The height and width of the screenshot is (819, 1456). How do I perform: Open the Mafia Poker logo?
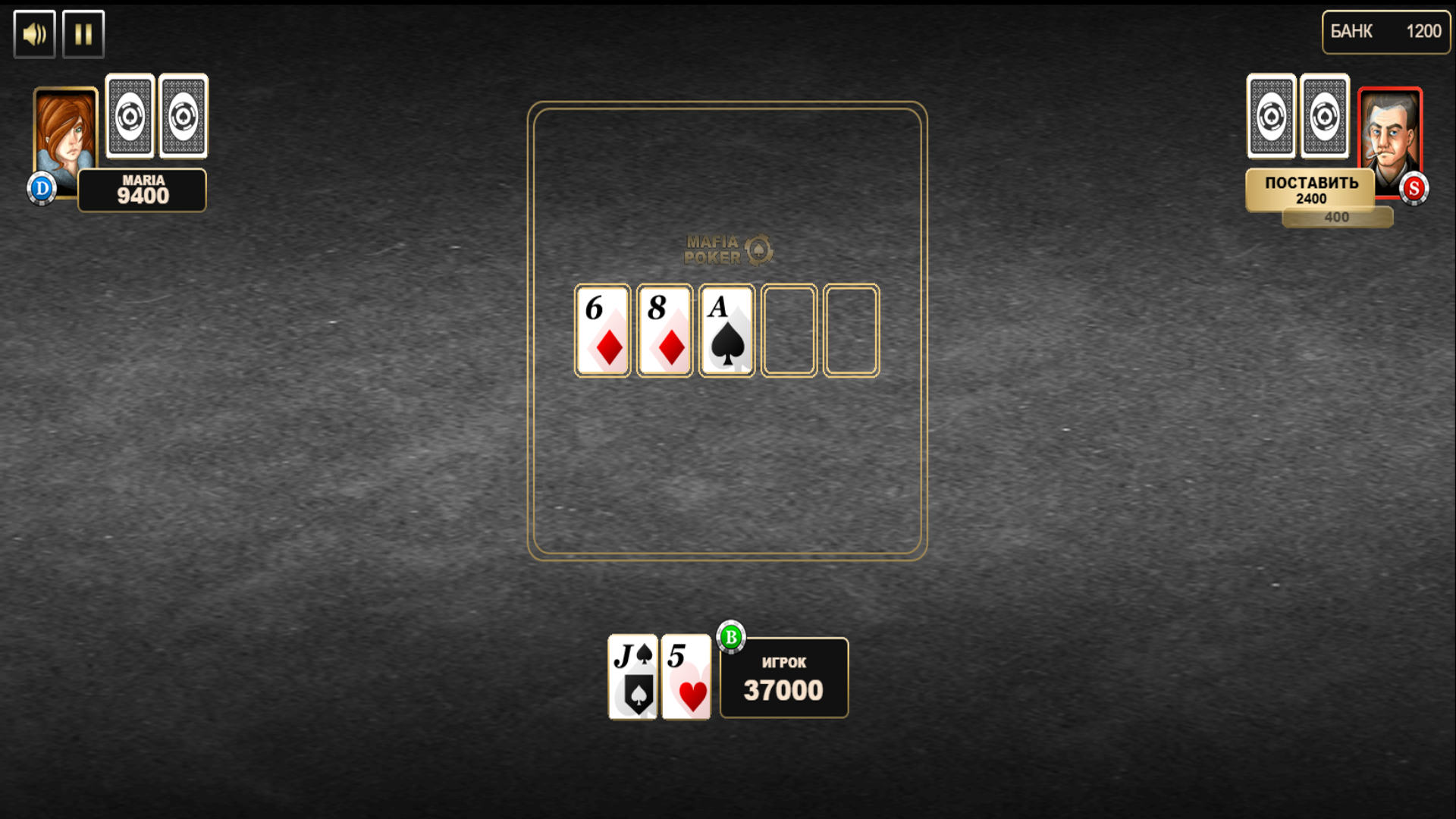click(x=726, y=250)
